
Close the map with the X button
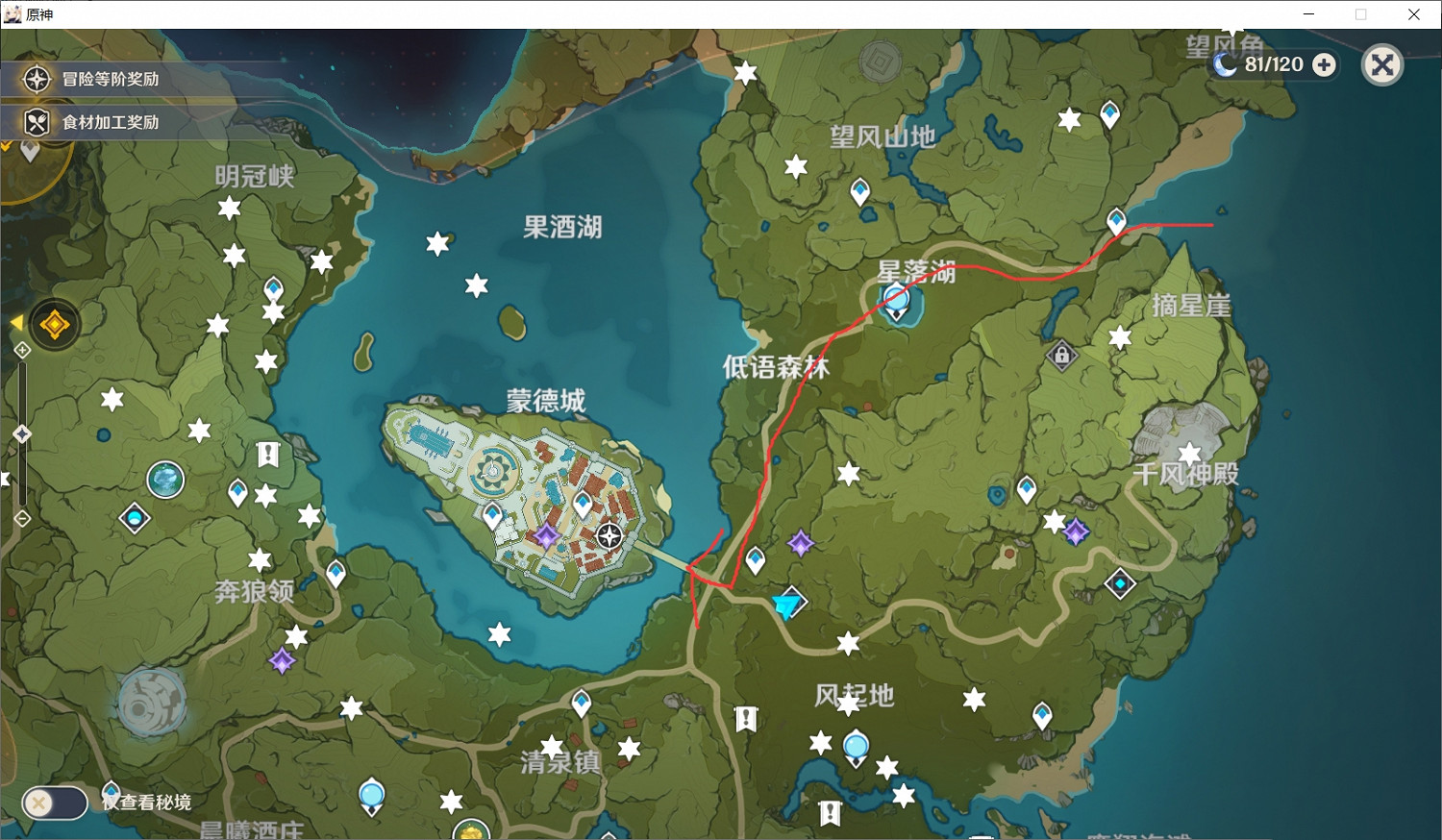(x=1382, y=64)
